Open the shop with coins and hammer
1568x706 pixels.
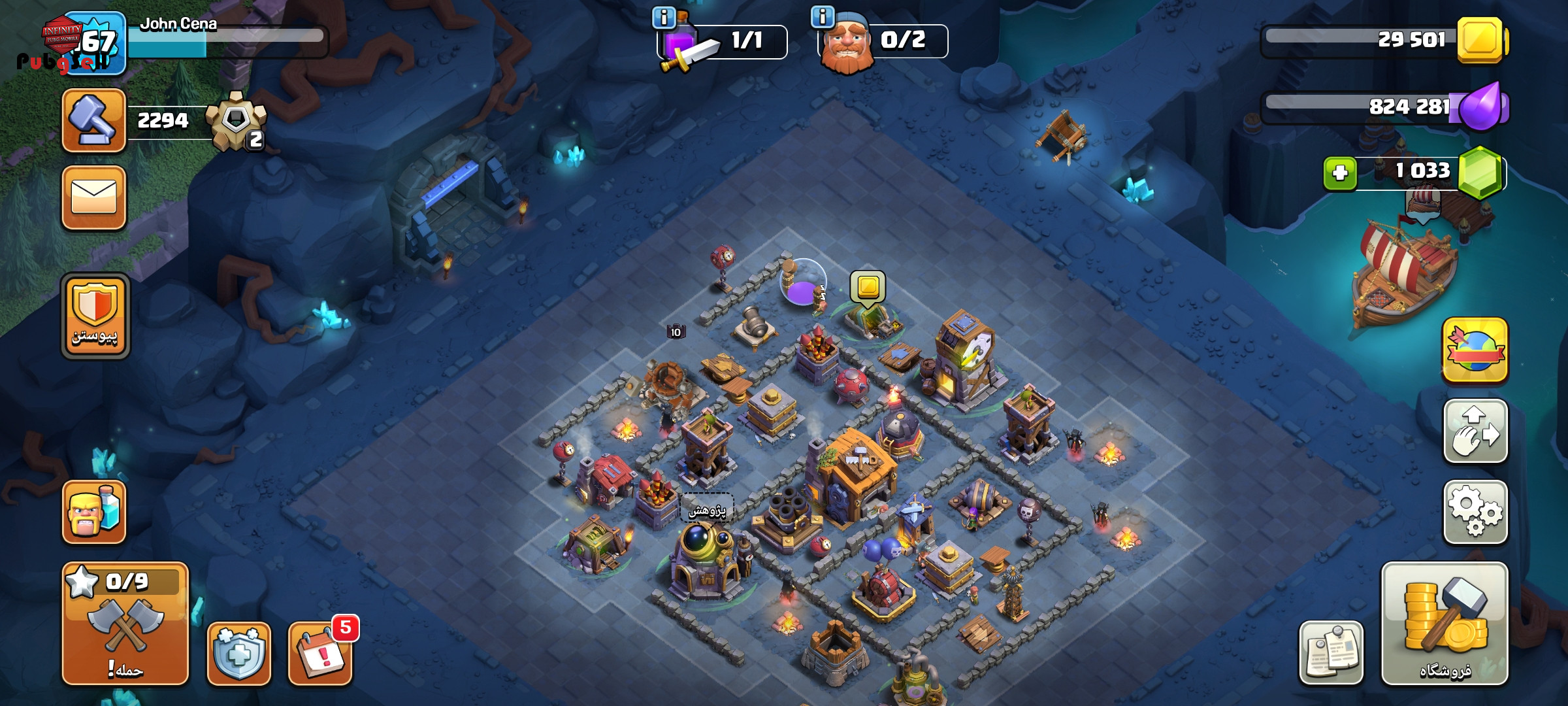(x=1445, y=623)
